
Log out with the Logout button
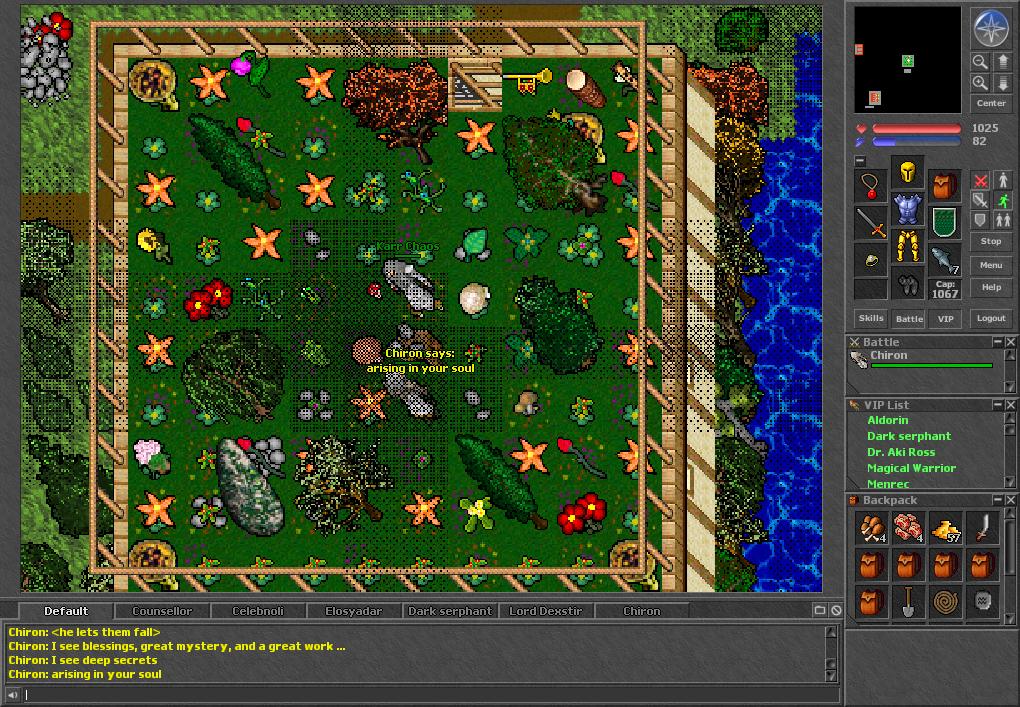click(x=990, y=318)
